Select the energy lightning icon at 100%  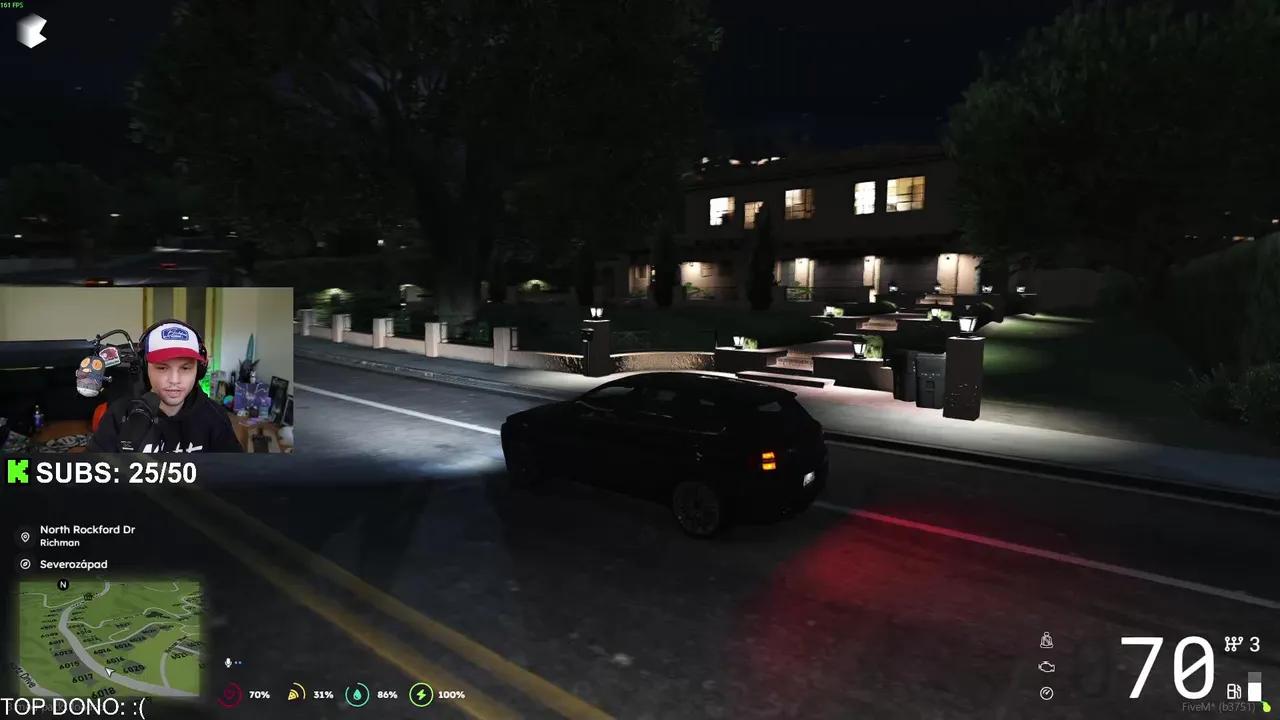tap(421, 694)
